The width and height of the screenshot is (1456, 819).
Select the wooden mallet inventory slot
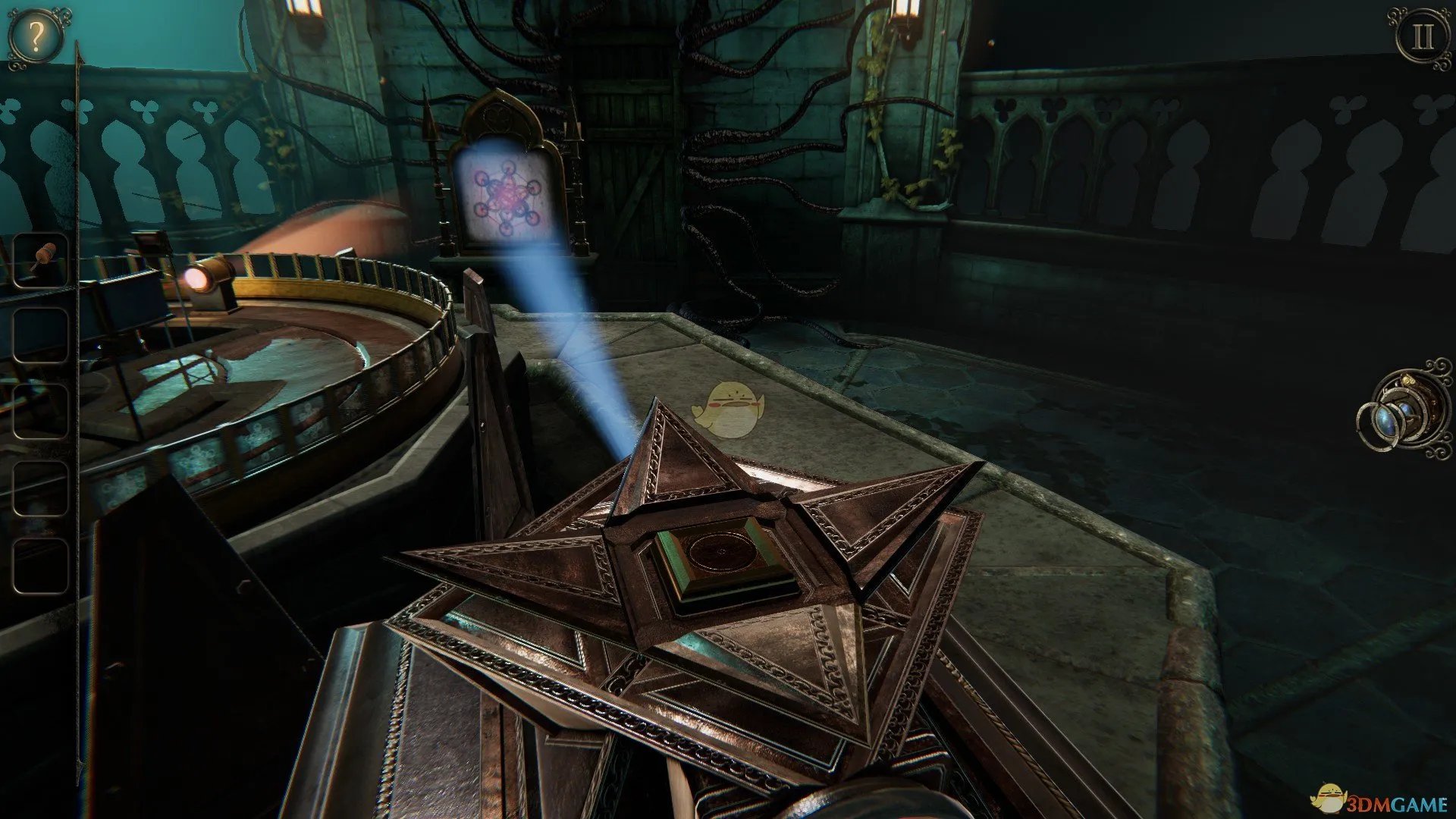click(x=41, y=260)
